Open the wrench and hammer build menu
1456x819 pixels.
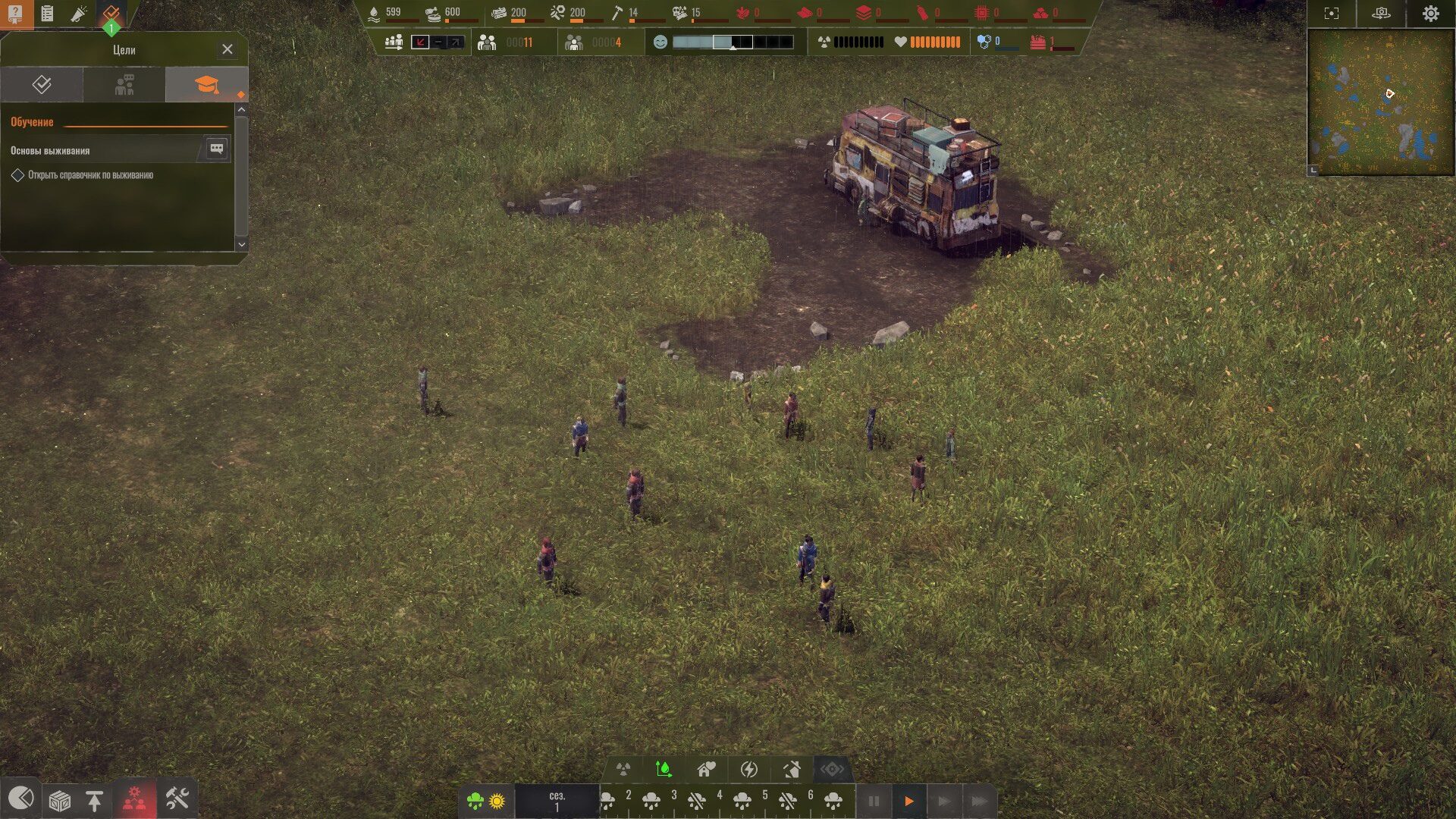tap(177, 799)
